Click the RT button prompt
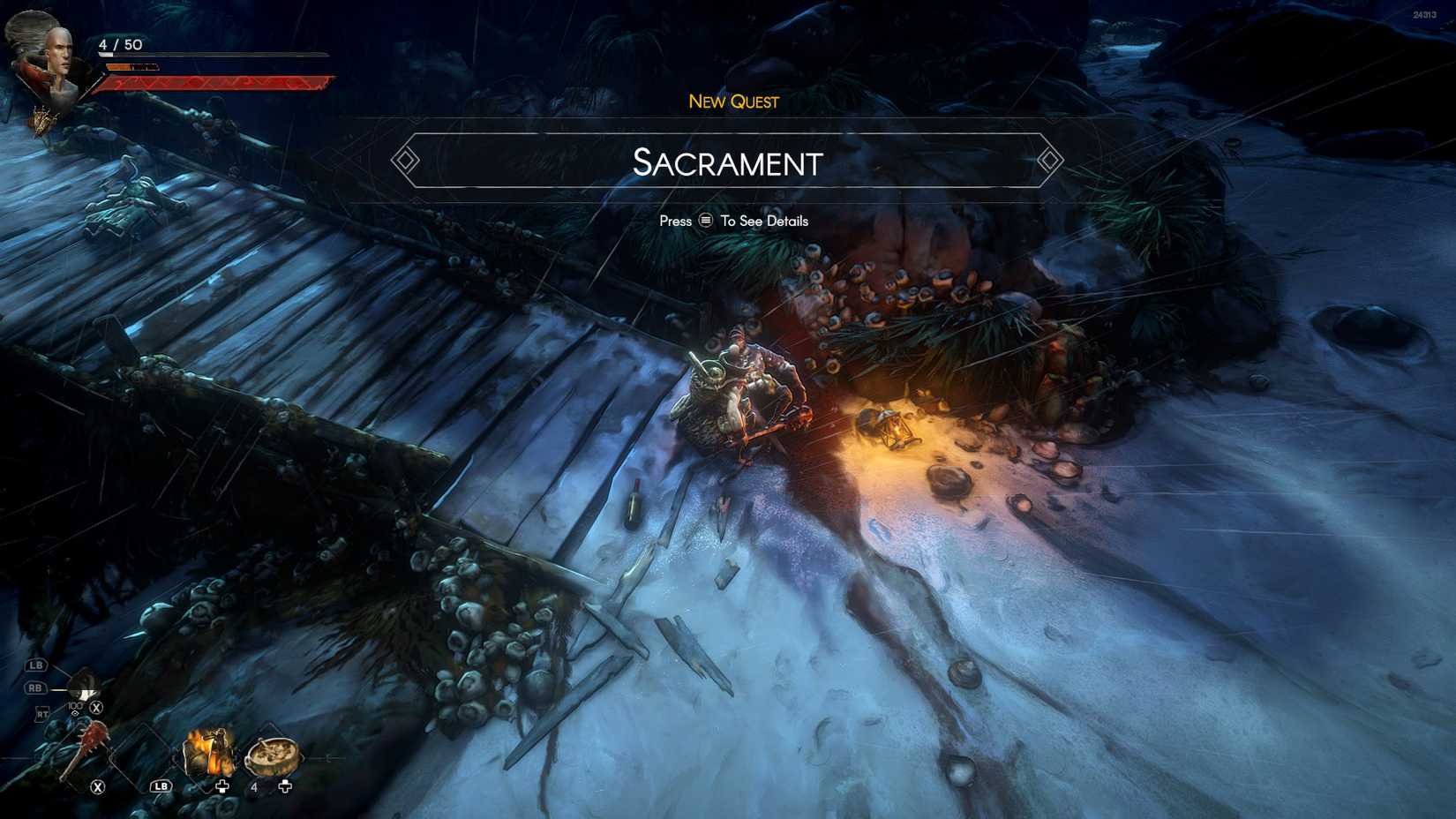The width and height of the screenshot is (1456, 819). [x=42, y=712]
